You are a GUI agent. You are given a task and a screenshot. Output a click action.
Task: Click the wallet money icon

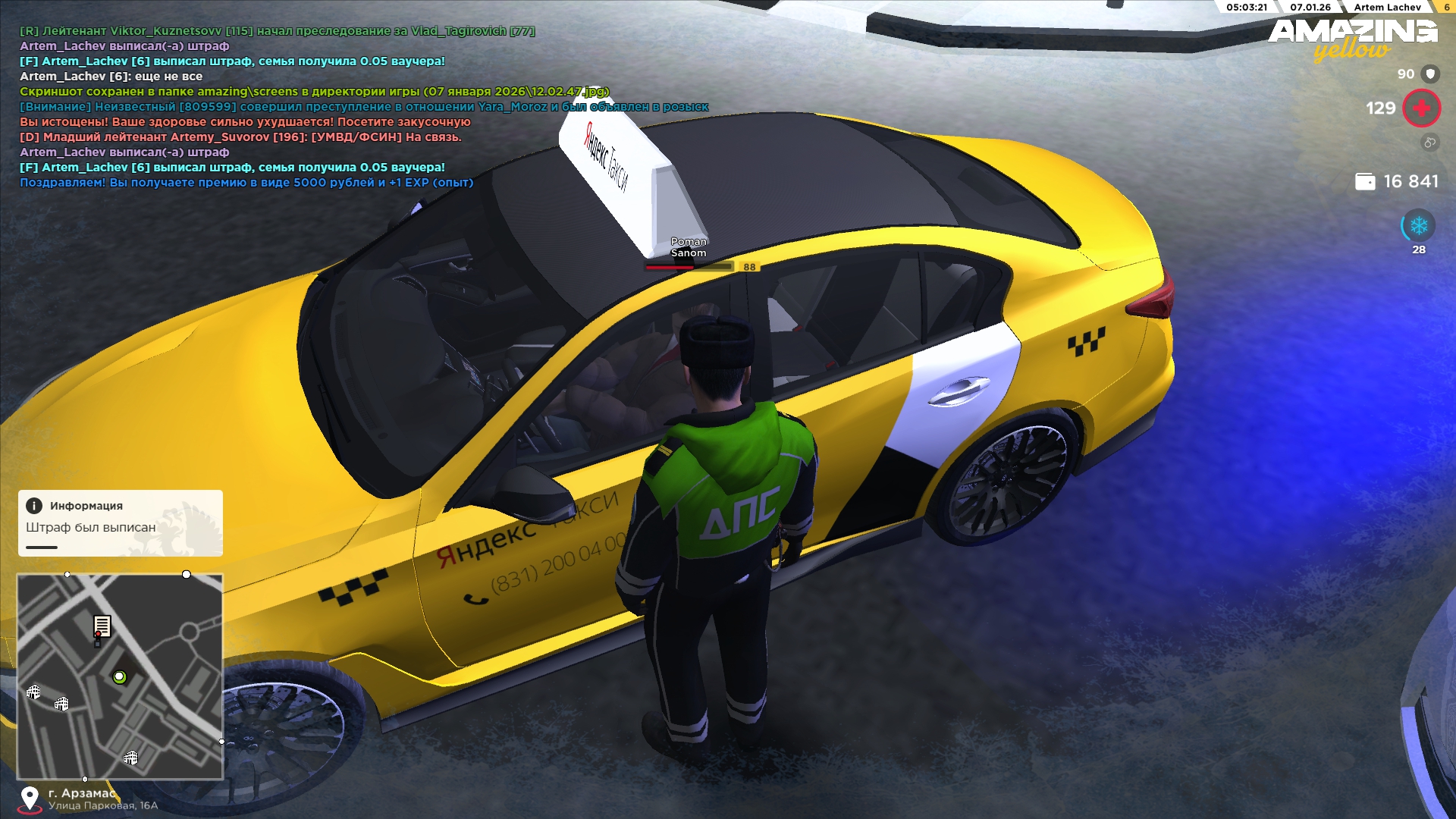tap(1364, 182)
